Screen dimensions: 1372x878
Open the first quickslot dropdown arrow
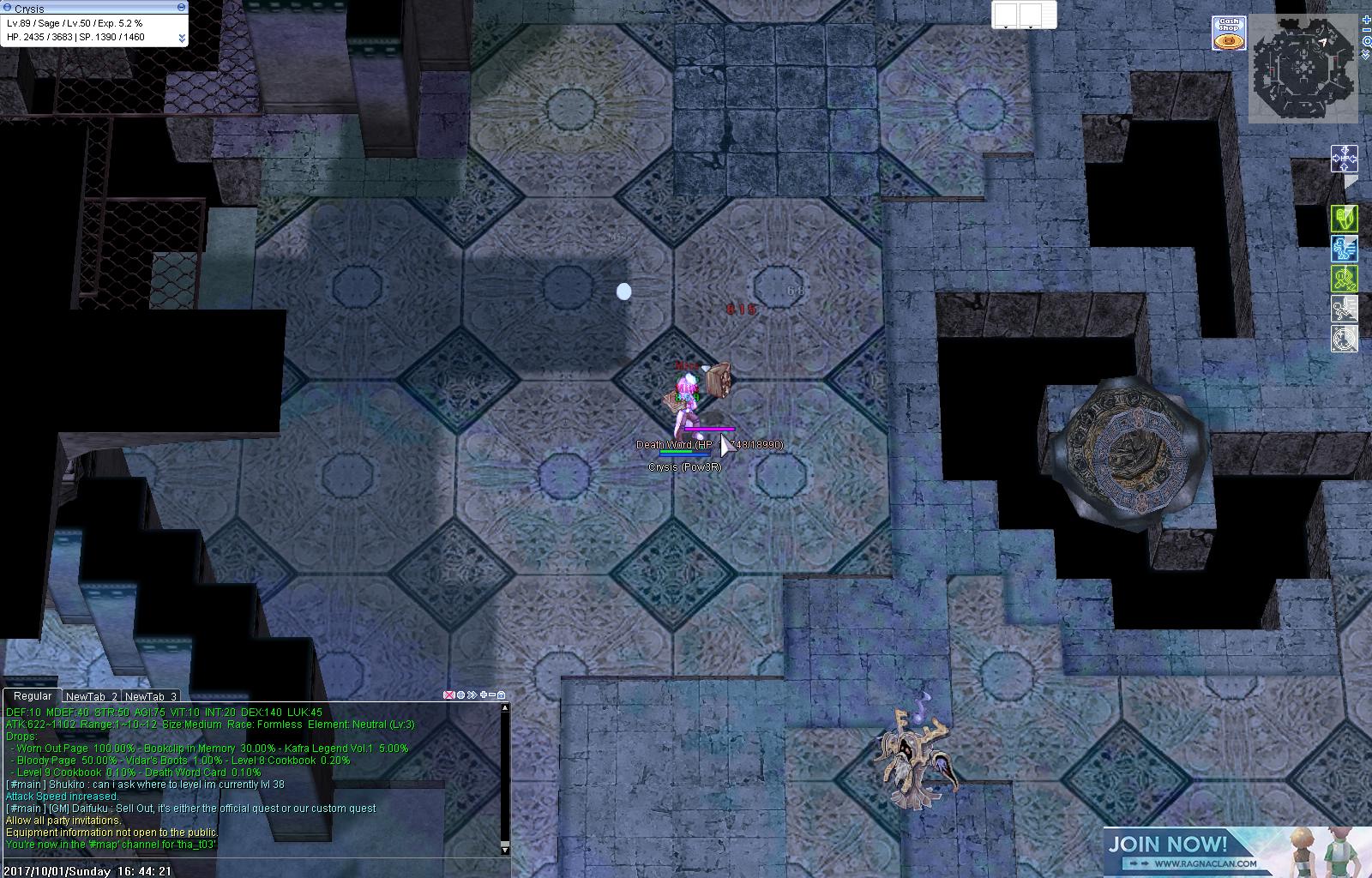click(x=1006, y=27)
